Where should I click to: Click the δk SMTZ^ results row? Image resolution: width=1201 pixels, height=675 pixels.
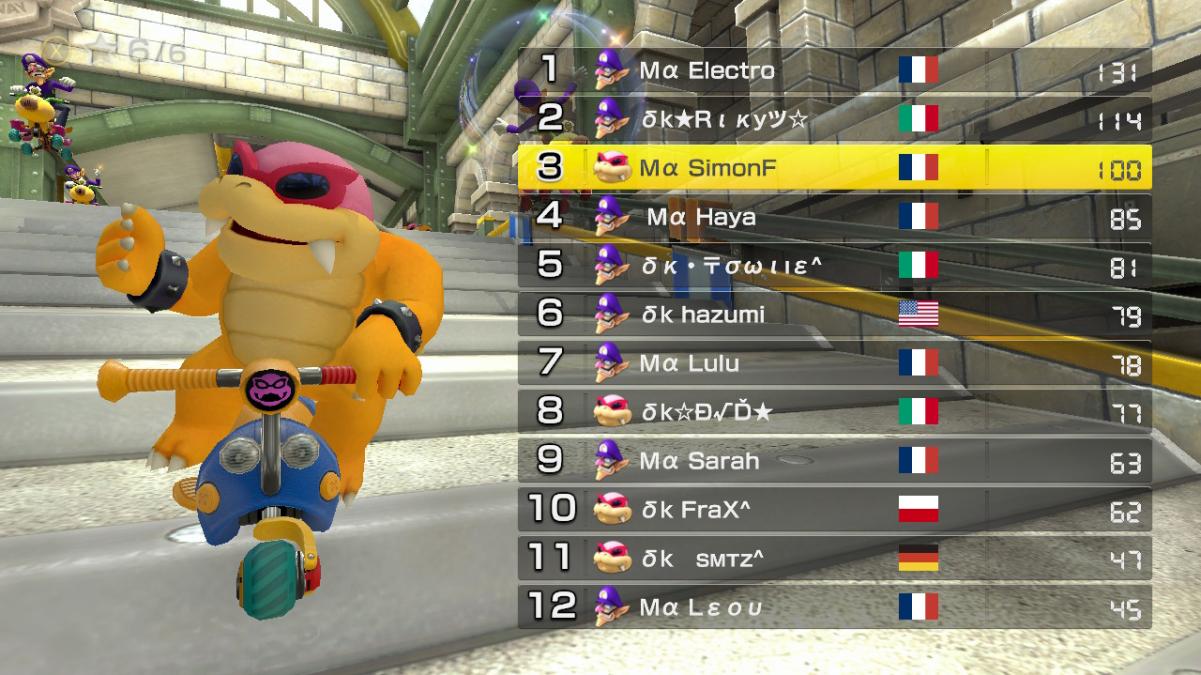coord(834,558)
